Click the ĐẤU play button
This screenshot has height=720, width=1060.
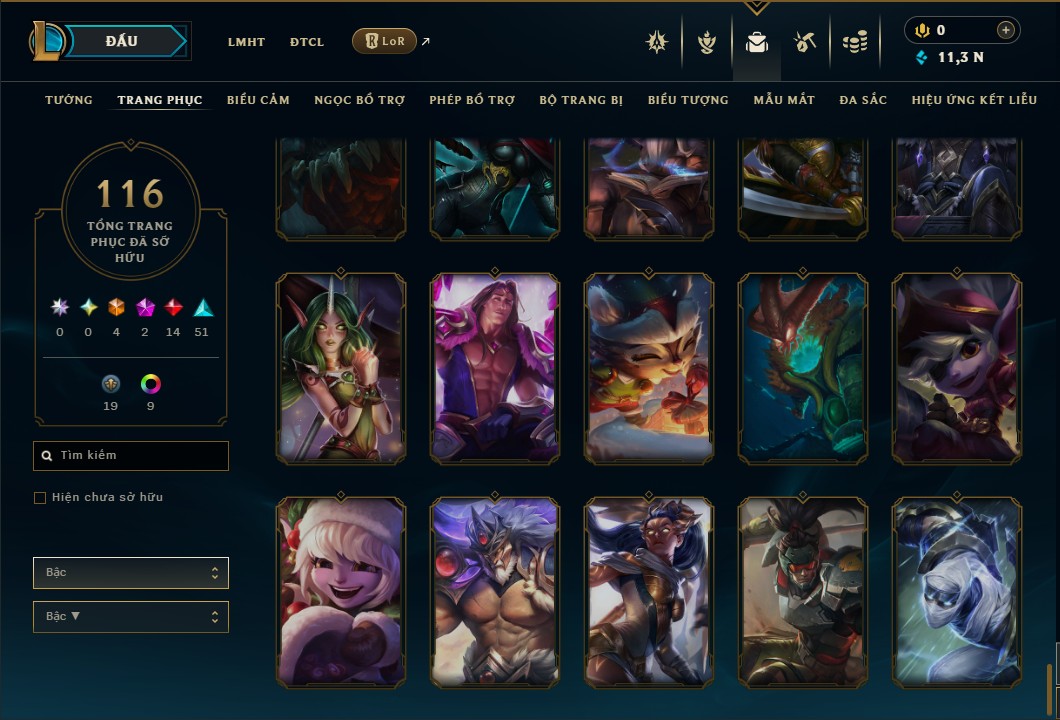pyautogui.click(x=122, y=41)
